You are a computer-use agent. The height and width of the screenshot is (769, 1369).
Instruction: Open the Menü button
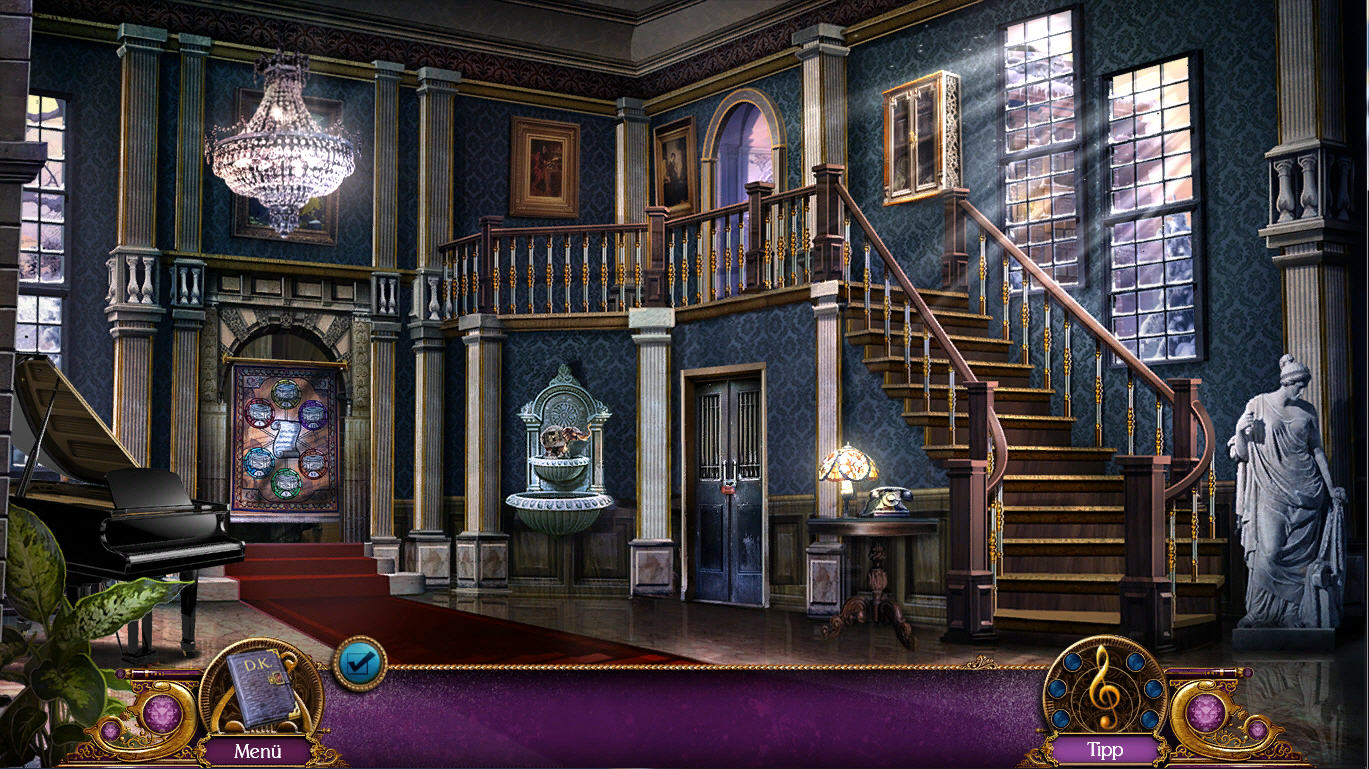point(258,750)
